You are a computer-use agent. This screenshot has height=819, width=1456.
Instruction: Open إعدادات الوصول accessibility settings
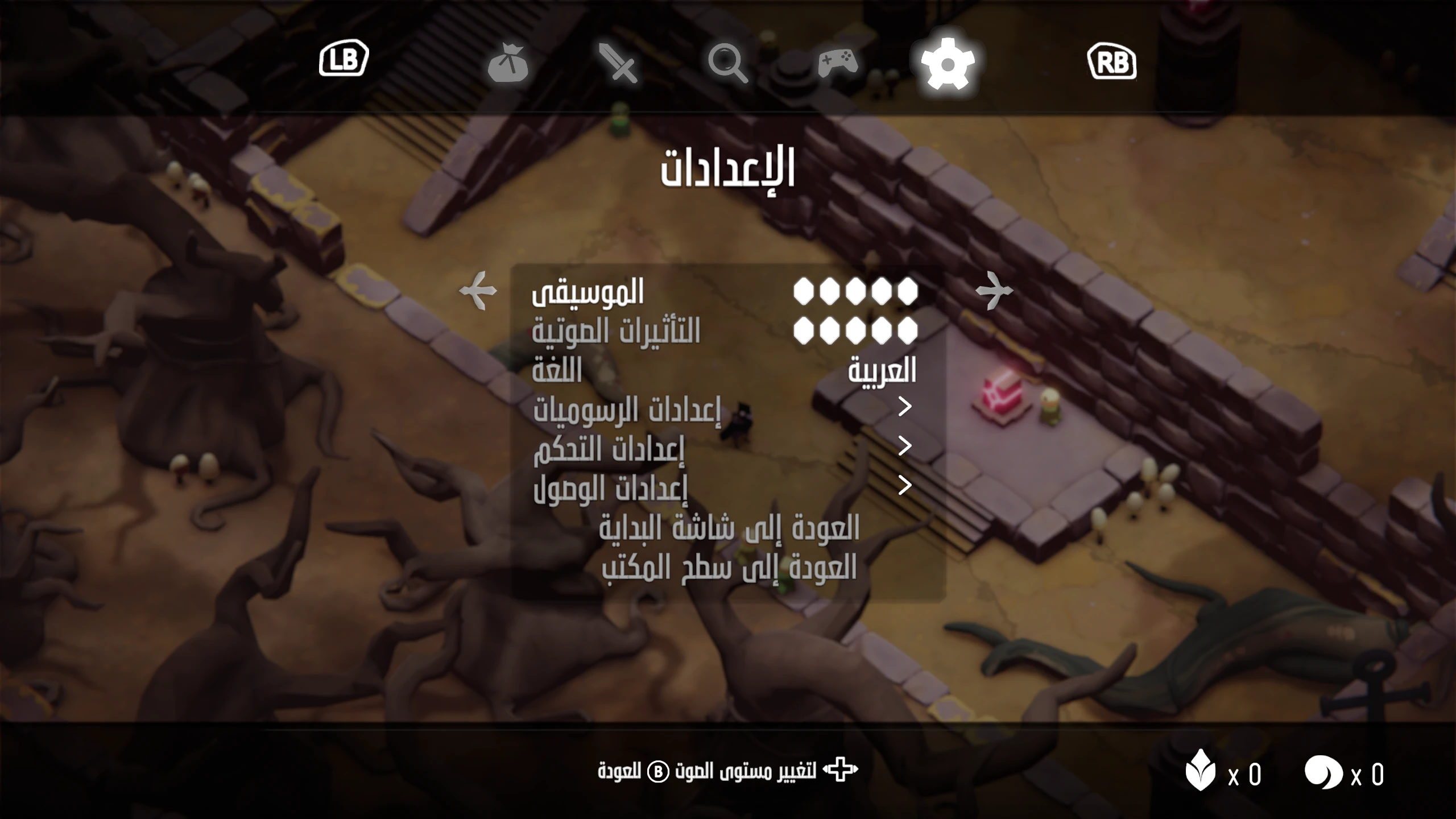[x=610, y=488]
